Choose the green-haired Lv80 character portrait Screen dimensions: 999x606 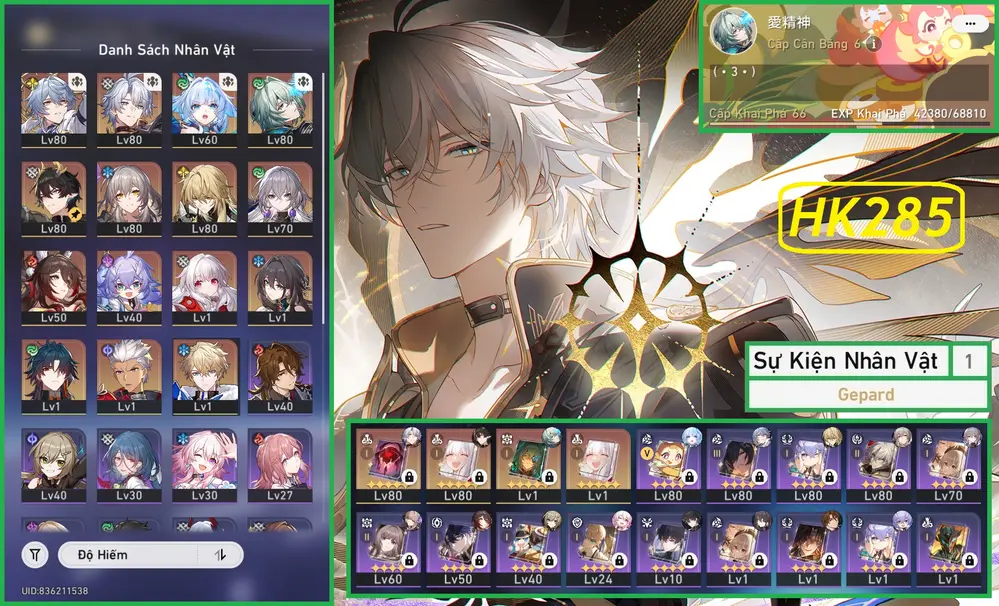pos(279,109)
